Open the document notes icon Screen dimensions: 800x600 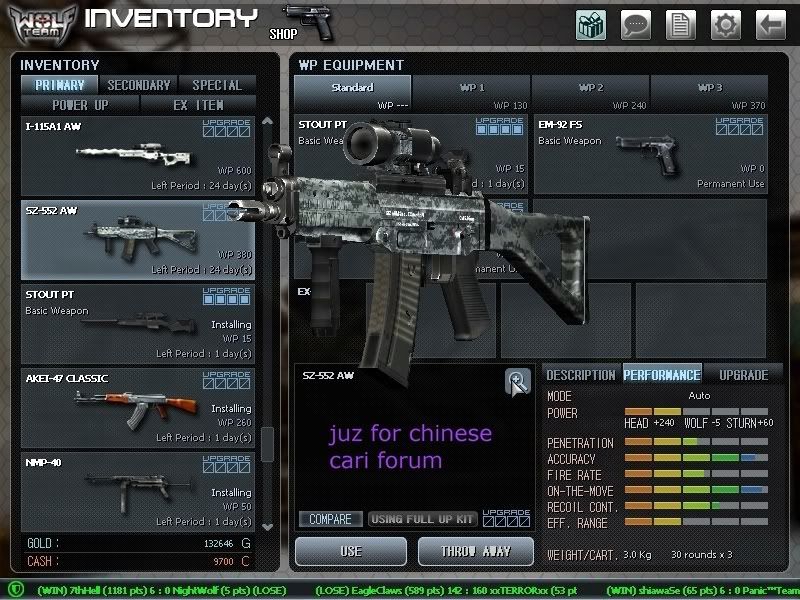pos(681,24)
